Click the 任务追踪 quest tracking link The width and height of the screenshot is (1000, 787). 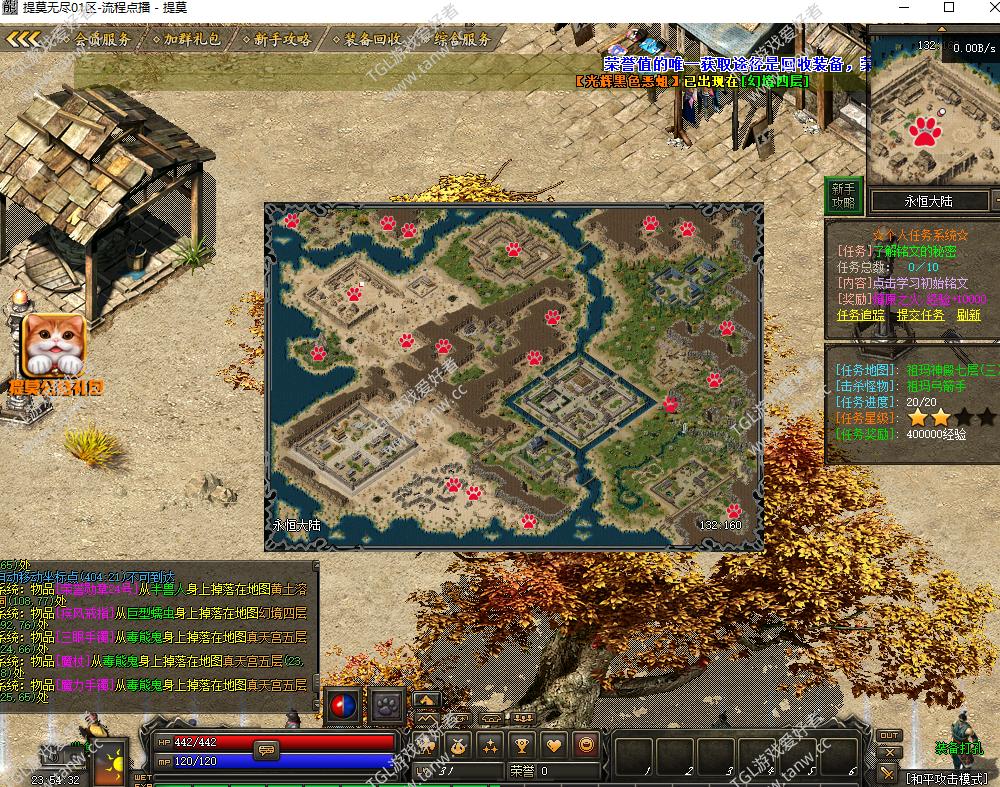[x=860, y=314]
